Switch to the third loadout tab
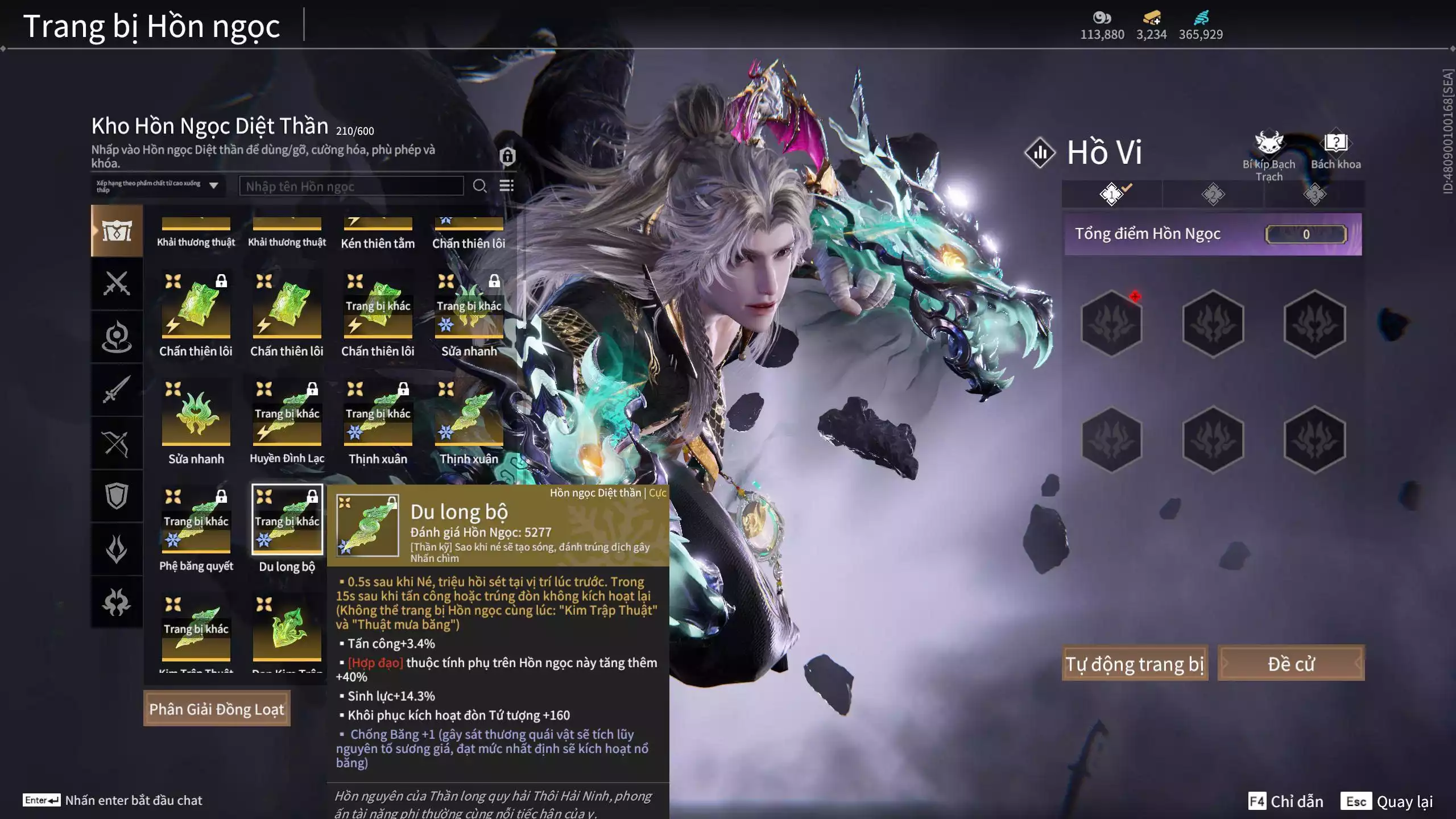 coord(1314,195)
